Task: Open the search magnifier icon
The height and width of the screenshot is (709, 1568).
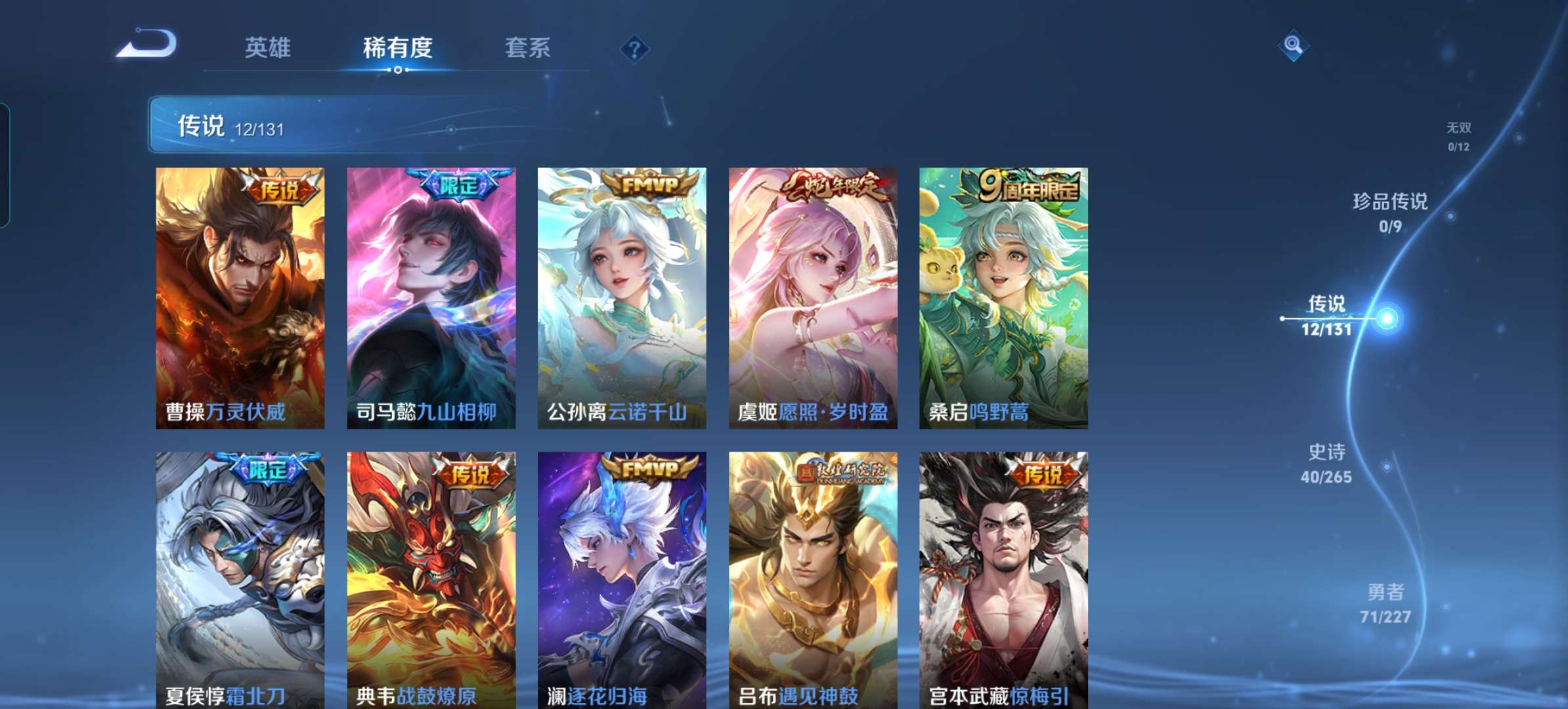Action: pos(1291,45)
